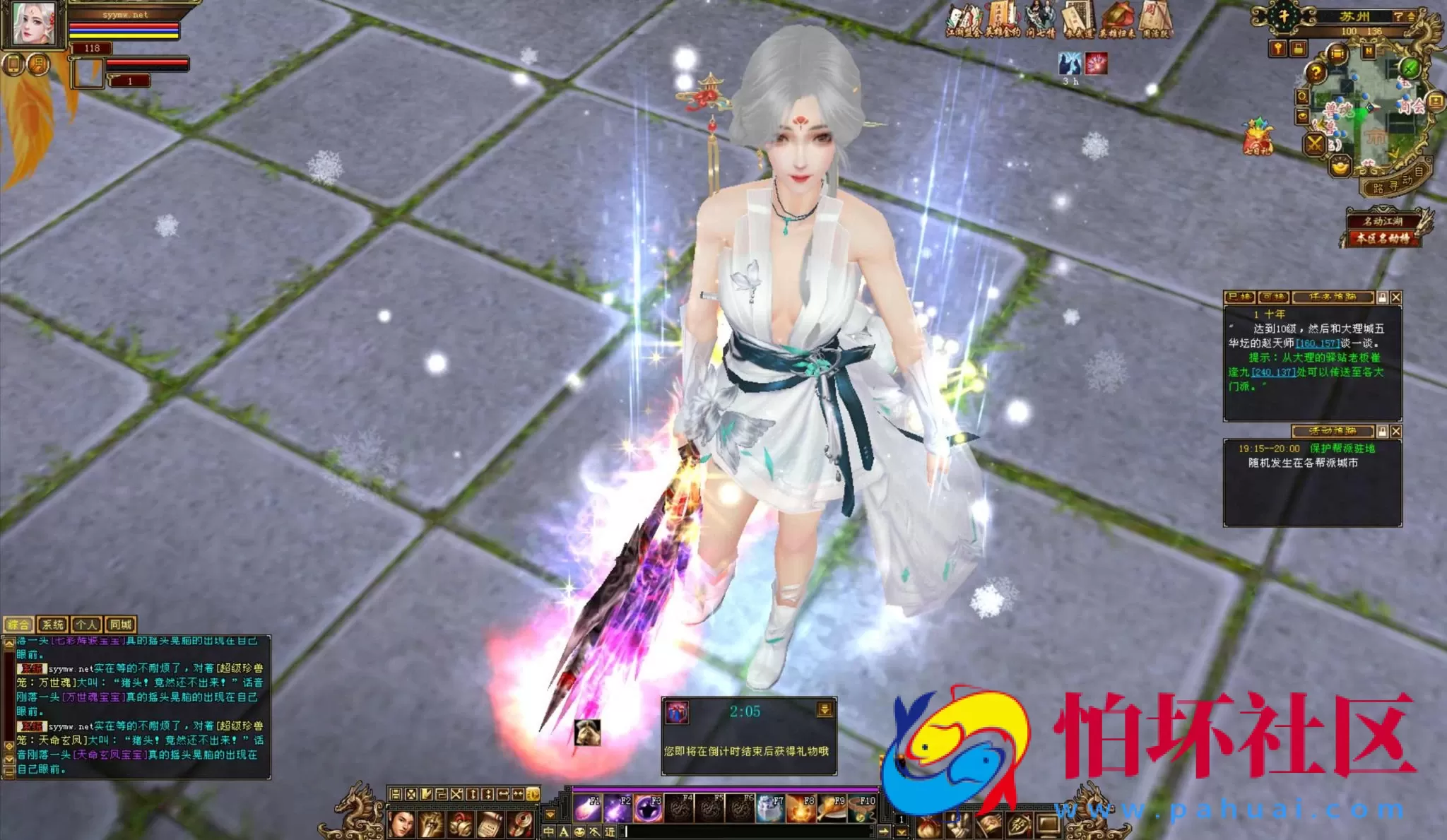Switch to the 系统 chat tab
Screen dimensions: 1447x840
52,625
